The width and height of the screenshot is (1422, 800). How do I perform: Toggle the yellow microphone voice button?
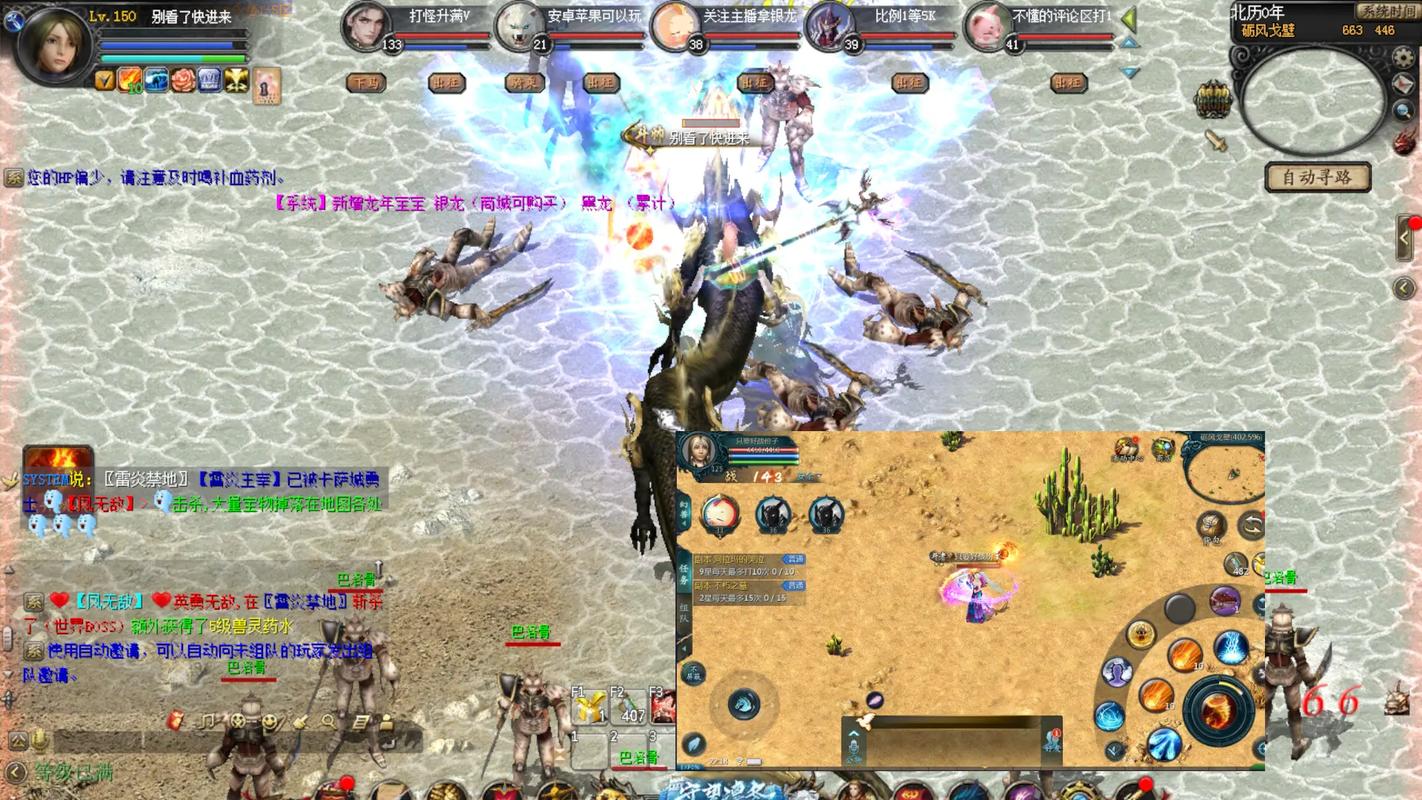[39, 741]
